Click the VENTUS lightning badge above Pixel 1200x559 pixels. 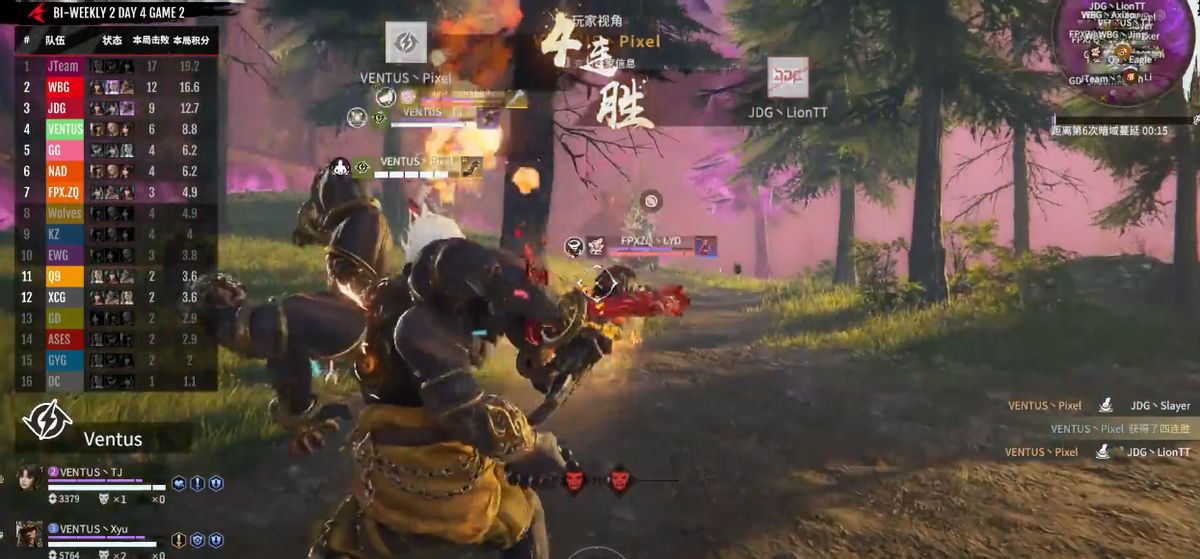pos(407,43)
